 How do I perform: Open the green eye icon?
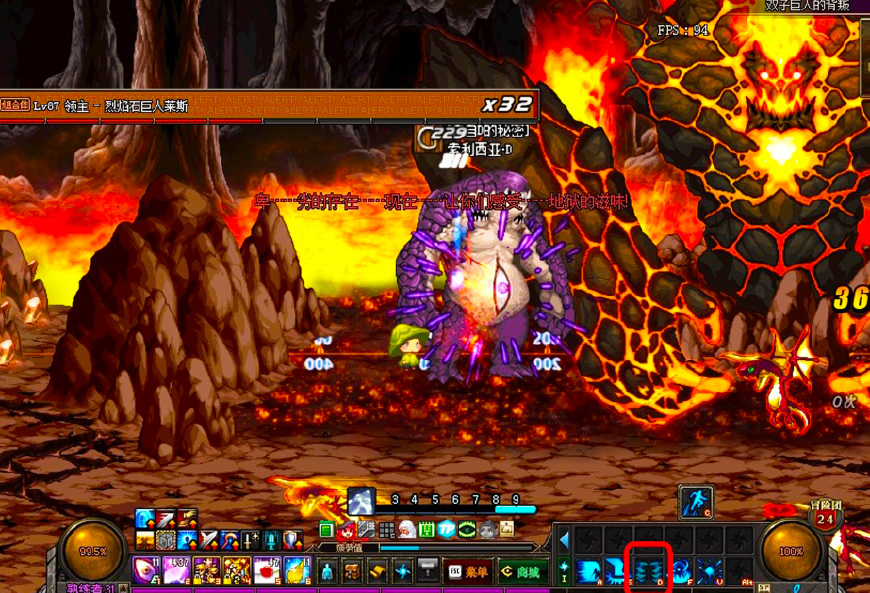[467, 530]
